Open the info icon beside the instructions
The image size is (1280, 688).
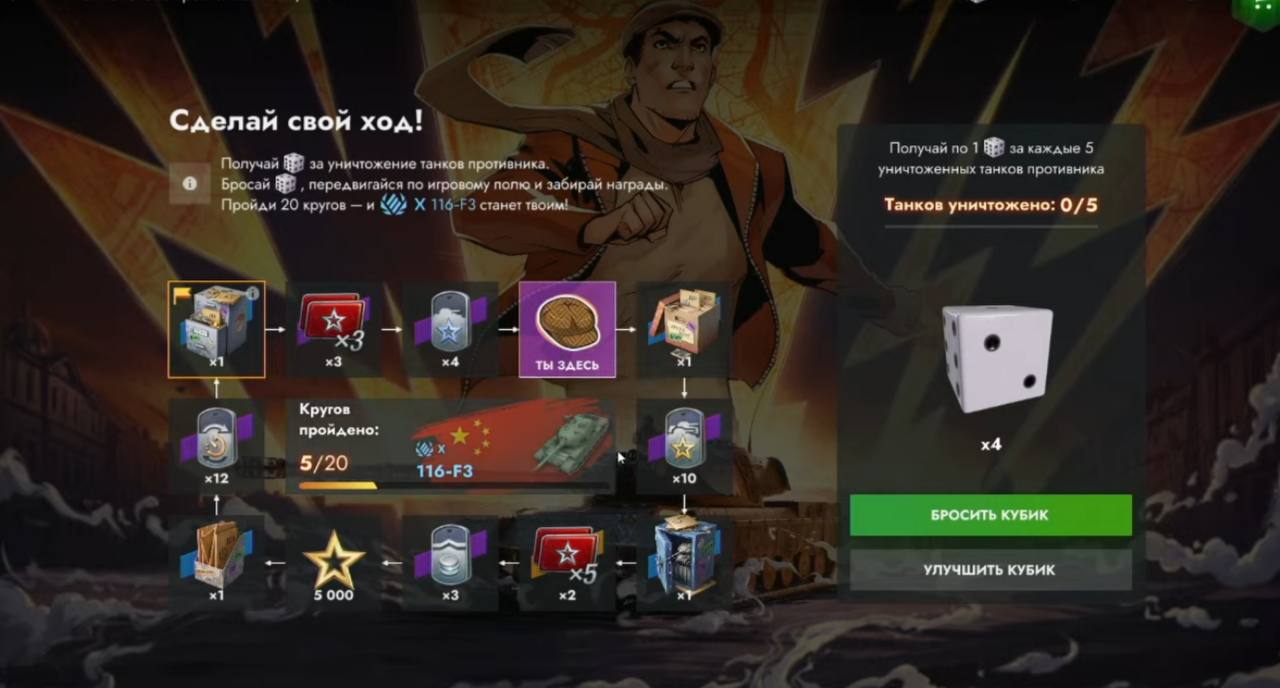point(189,184)
